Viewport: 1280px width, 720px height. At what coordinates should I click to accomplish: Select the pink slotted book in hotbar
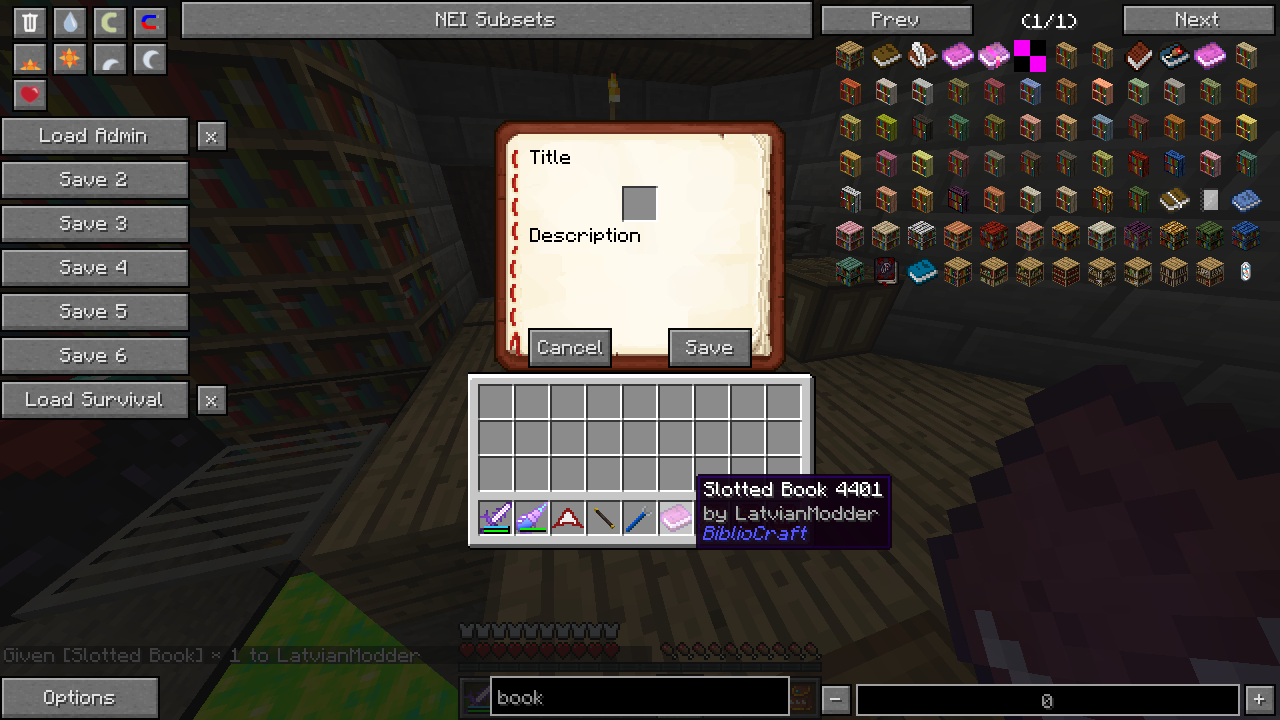pos(676,518)
